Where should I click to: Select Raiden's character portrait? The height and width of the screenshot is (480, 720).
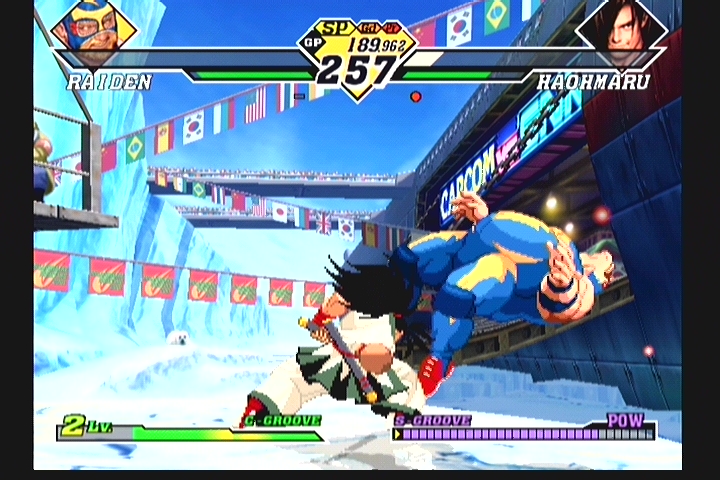point(92,31)
